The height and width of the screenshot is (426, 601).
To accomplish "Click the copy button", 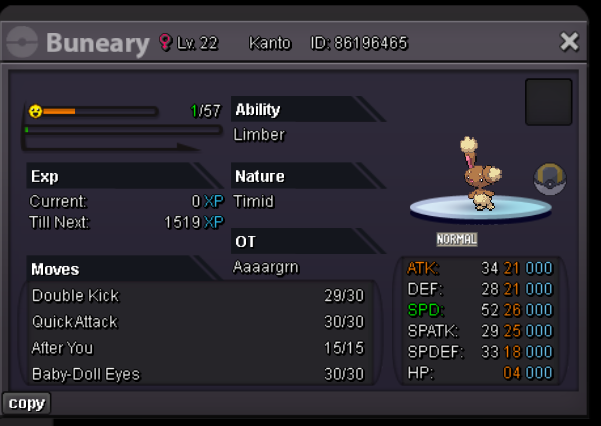I will point(26,403).
